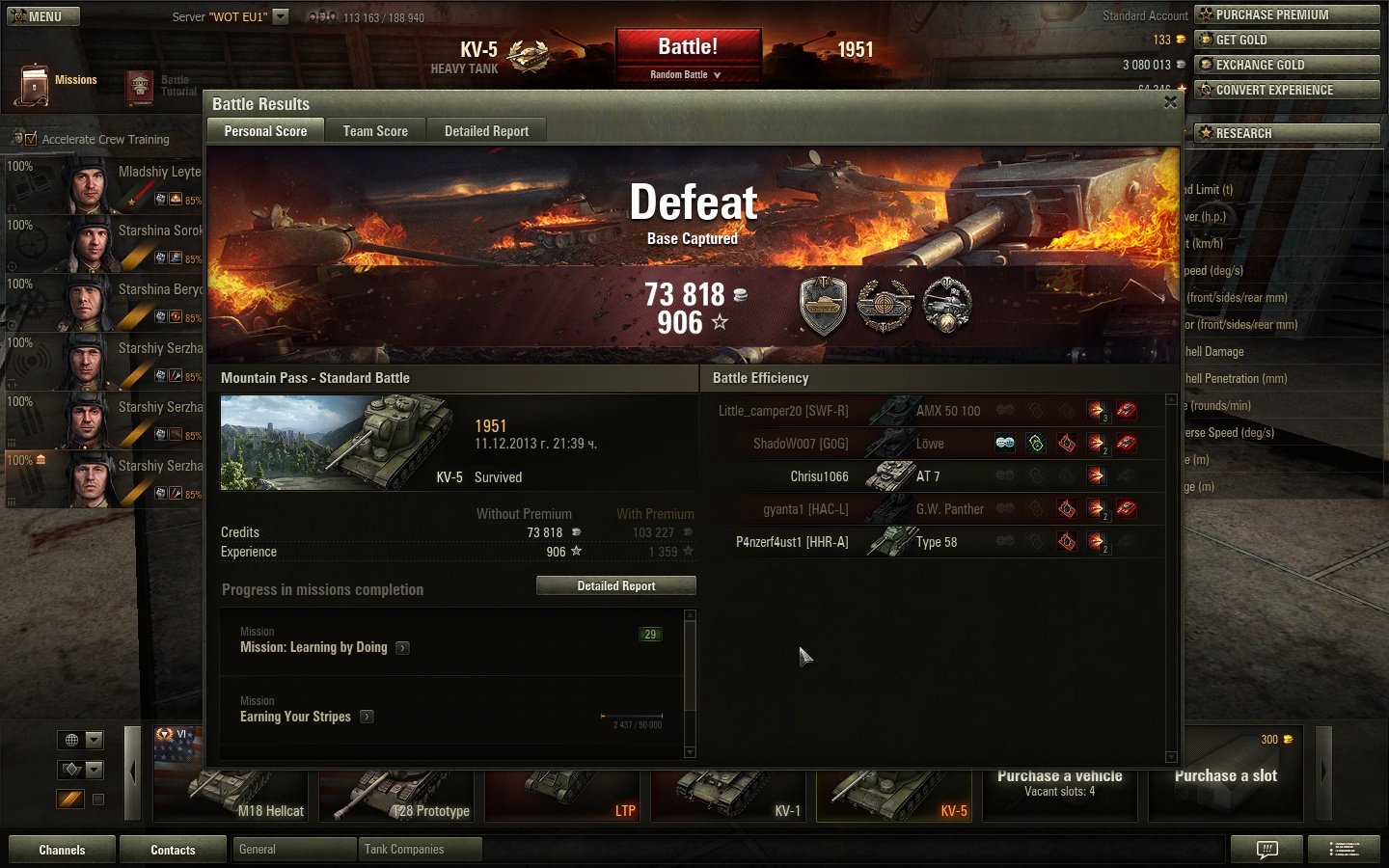1389x868 pixels.
Task: Open the Channels button
Action: (x=62, y=850)
